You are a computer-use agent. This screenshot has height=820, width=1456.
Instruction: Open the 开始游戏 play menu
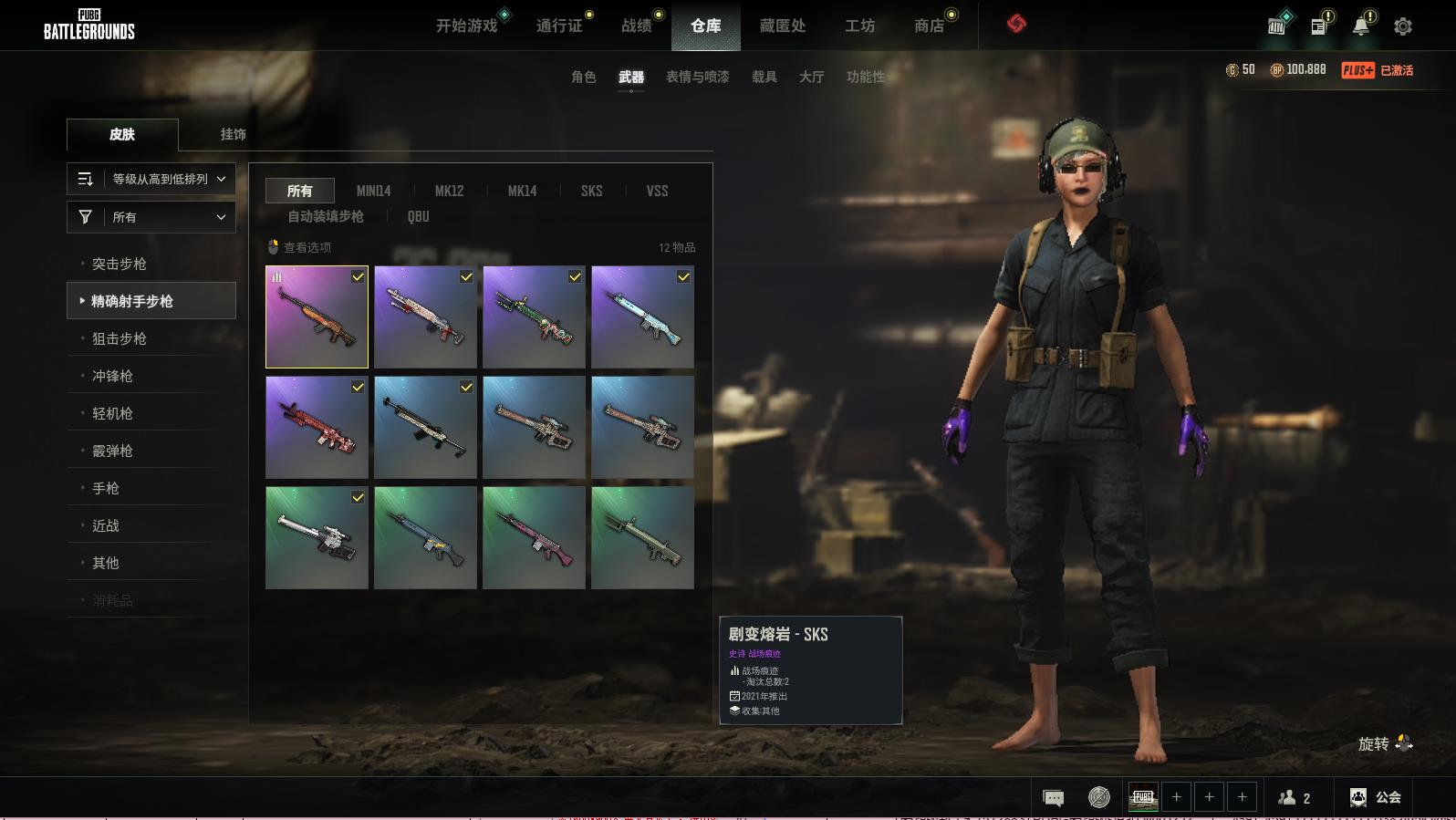click(466, 26)
